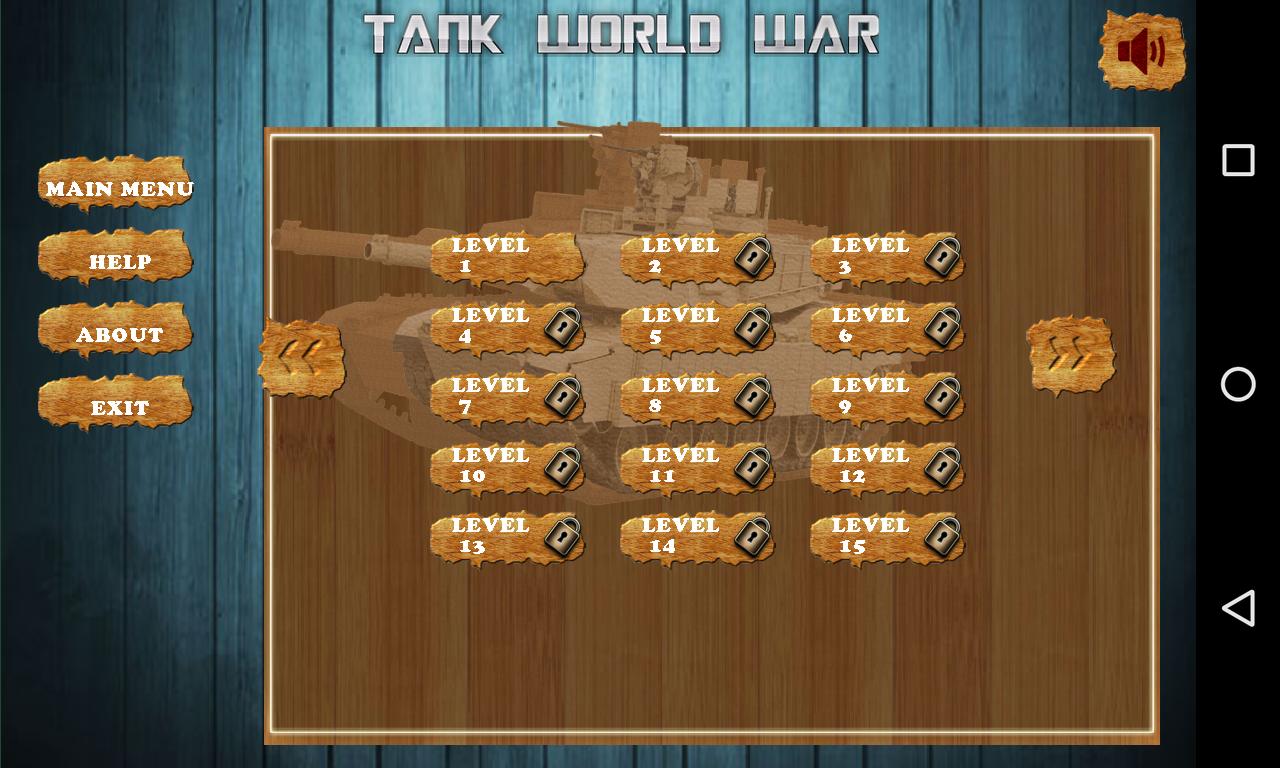Tap the lock icon beside Level 6
Image resolution: width=1280 pixels, height=768 pixels.
pos(942,328)
